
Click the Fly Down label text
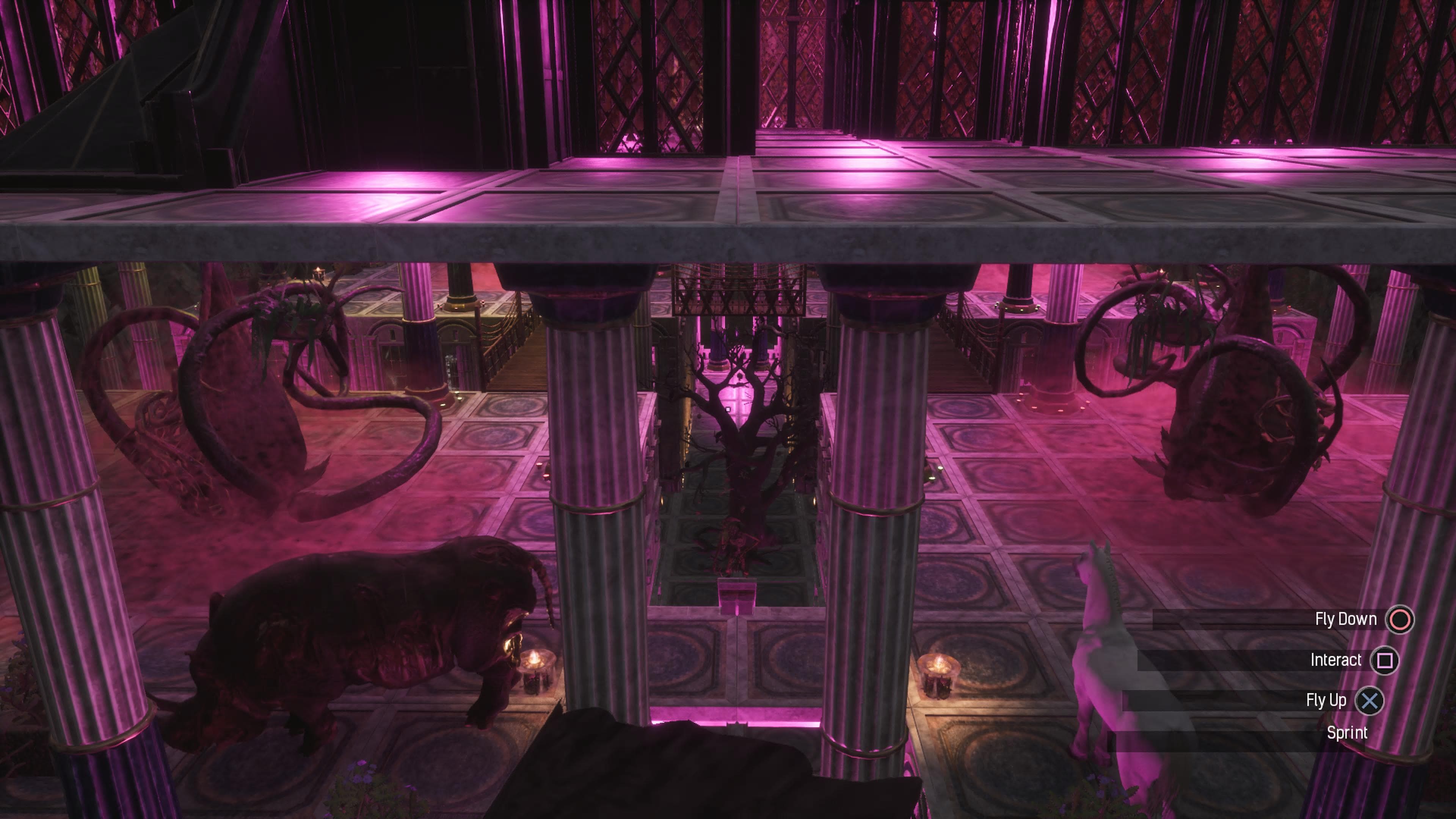1347,618
